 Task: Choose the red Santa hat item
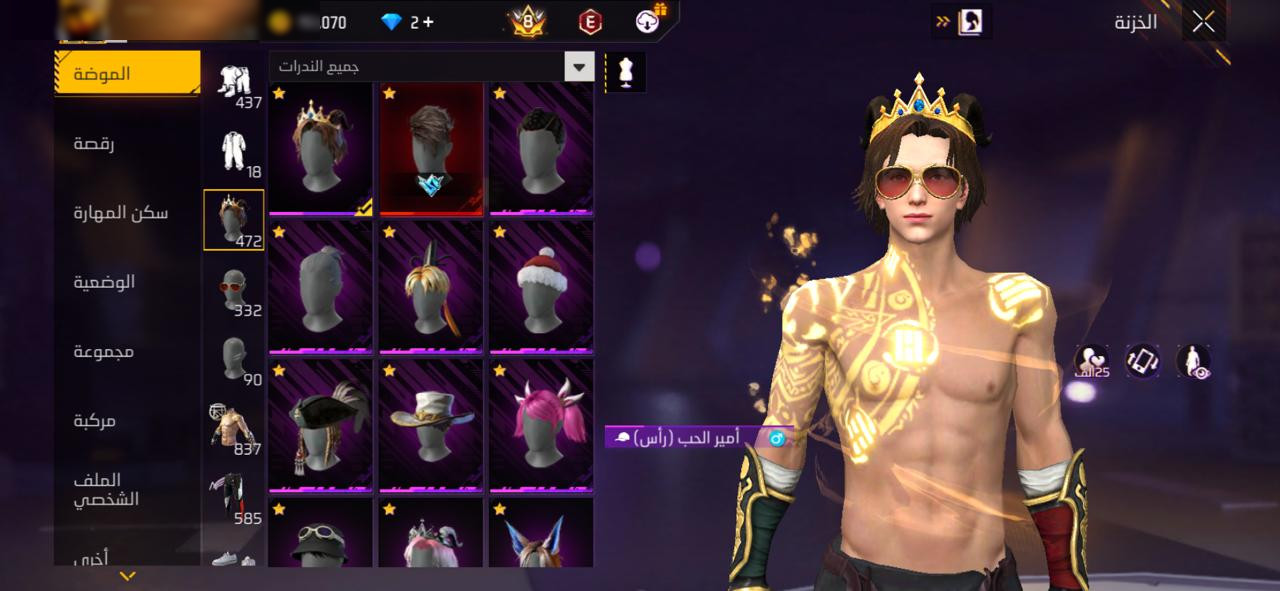coord(541,287)
